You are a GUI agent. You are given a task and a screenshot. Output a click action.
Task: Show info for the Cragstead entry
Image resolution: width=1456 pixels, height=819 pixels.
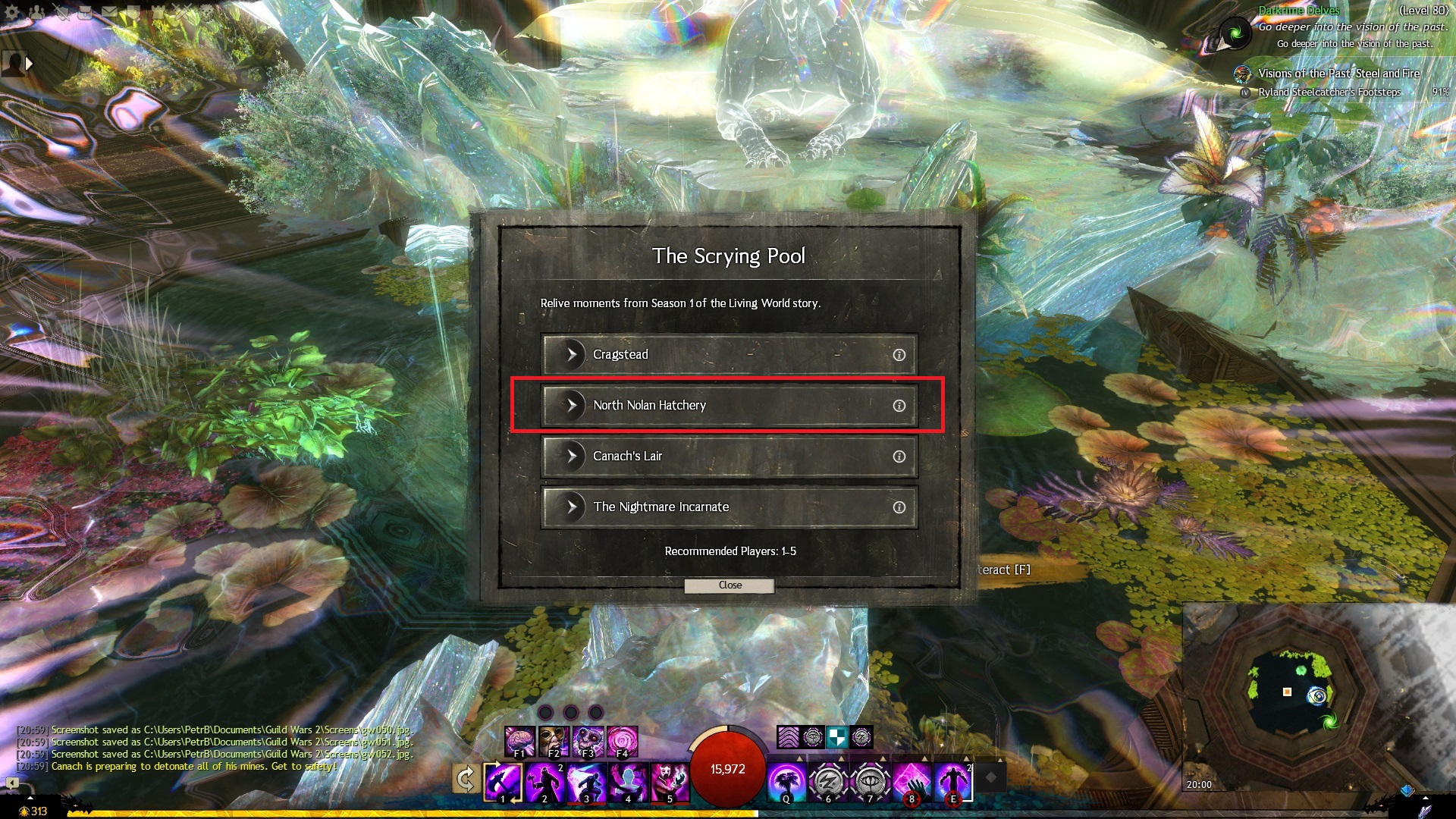click(x=899, y=355)
